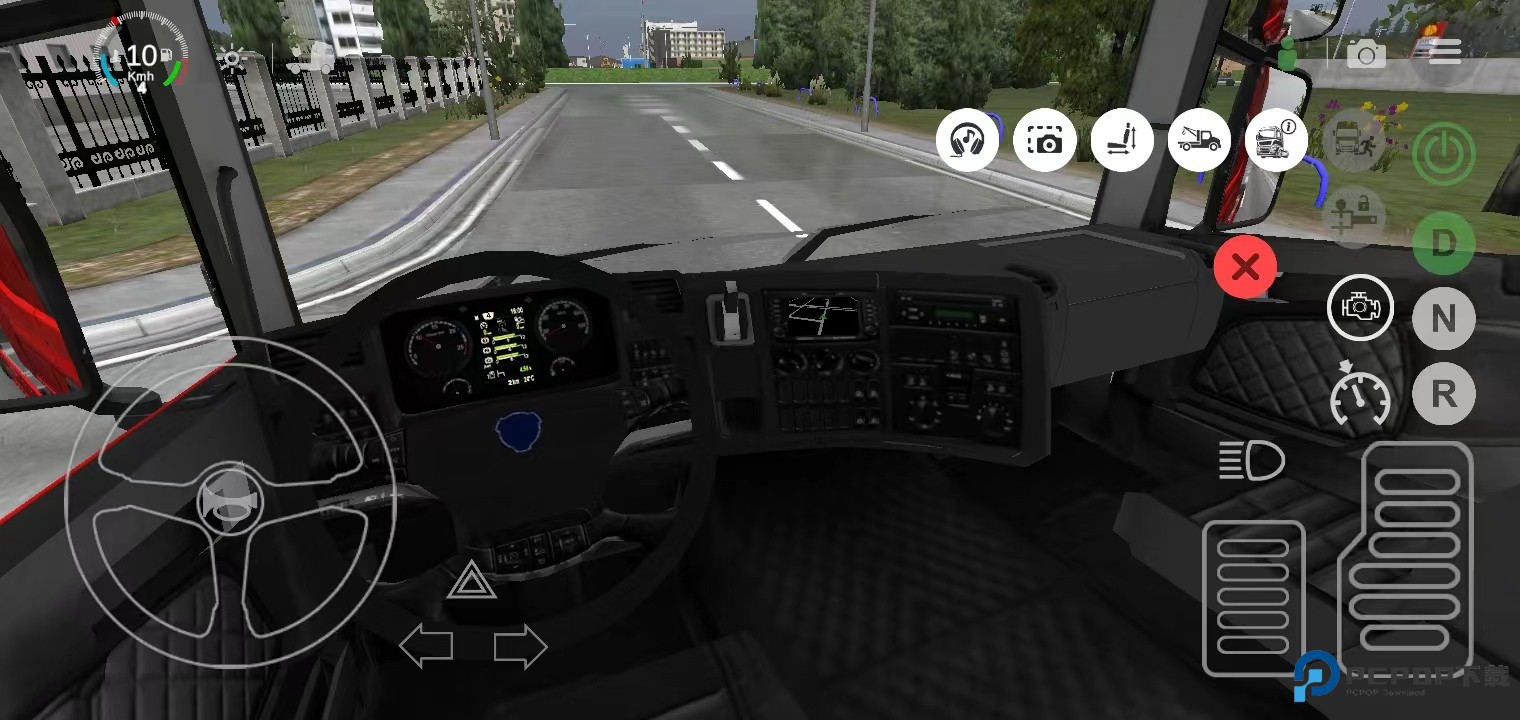
Task: Turn on the hazard warning triangle
Action: (471, 582)
